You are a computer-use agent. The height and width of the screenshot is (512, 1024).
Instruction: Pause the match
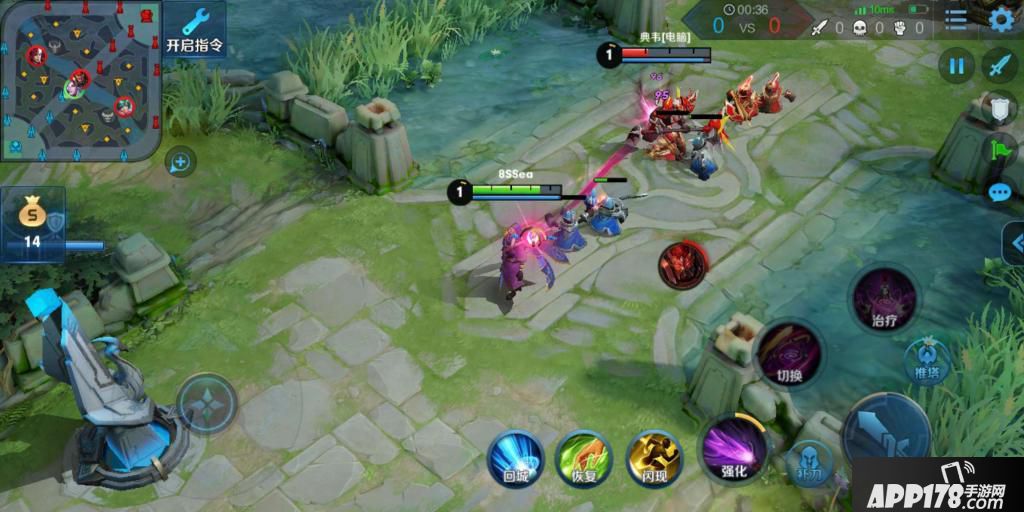pyautogui.click(x=956, y=66)
